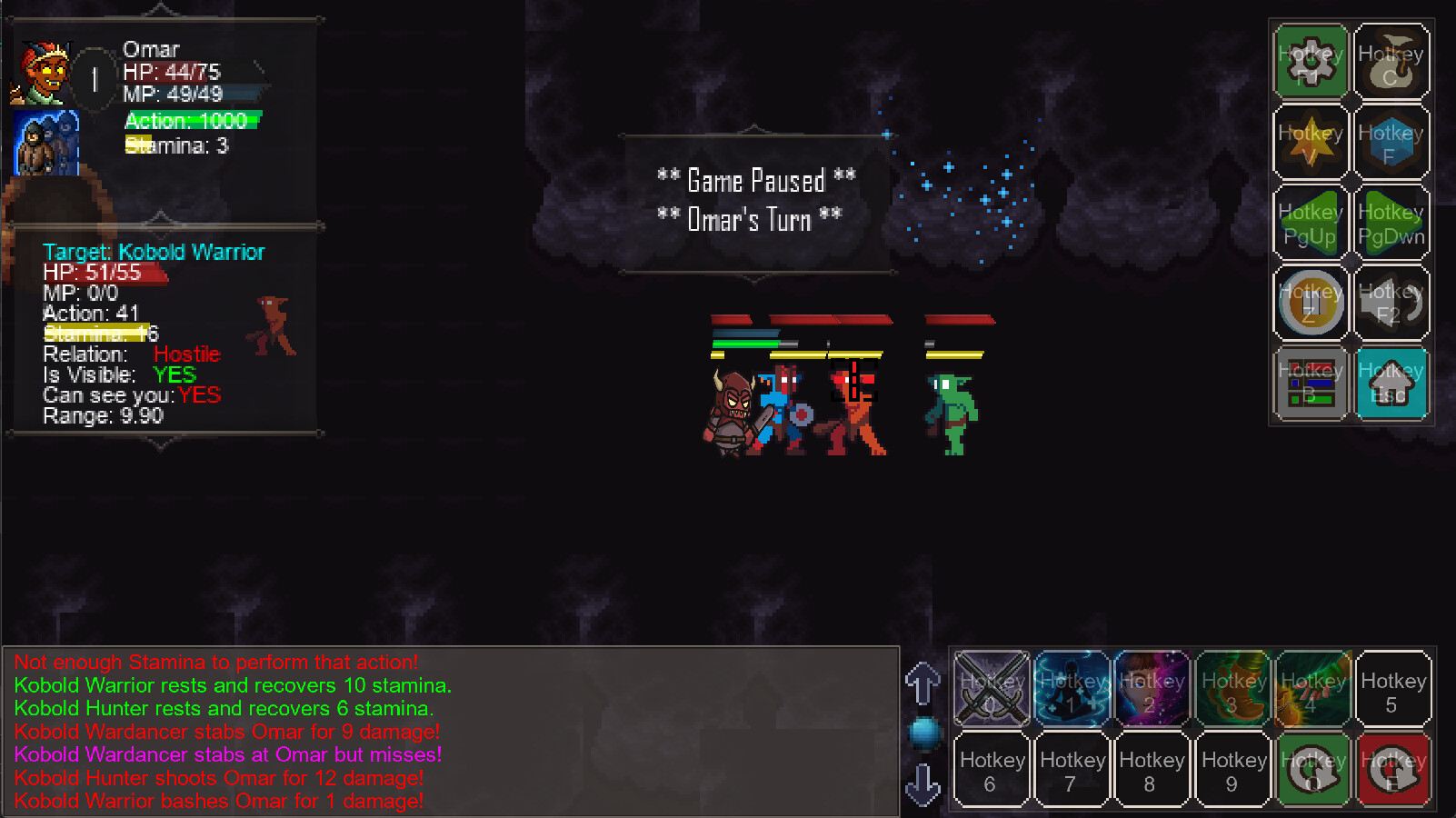This screenshot has height=818, width=1456.
Task: Open the loot bag icon on Hotkey C
Action: (1392, 61)
